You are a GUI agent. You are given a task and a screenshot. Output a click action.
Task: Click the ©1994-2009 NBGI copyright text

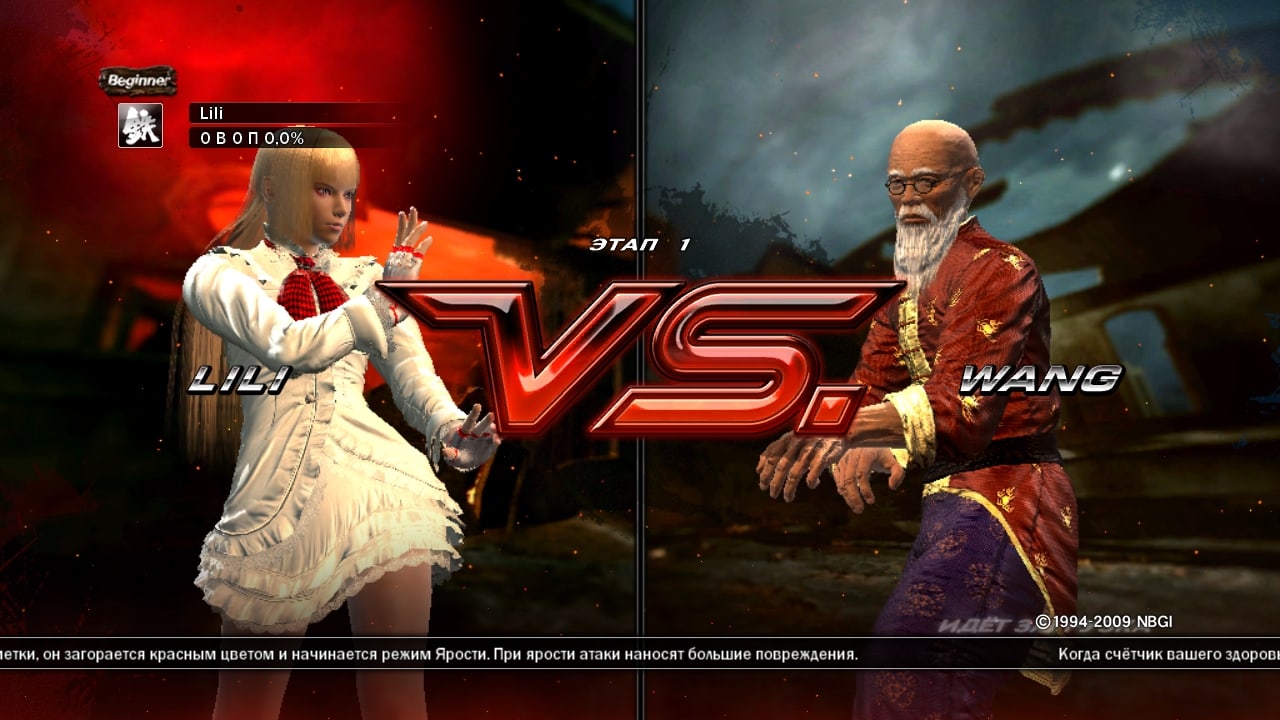1107,620
